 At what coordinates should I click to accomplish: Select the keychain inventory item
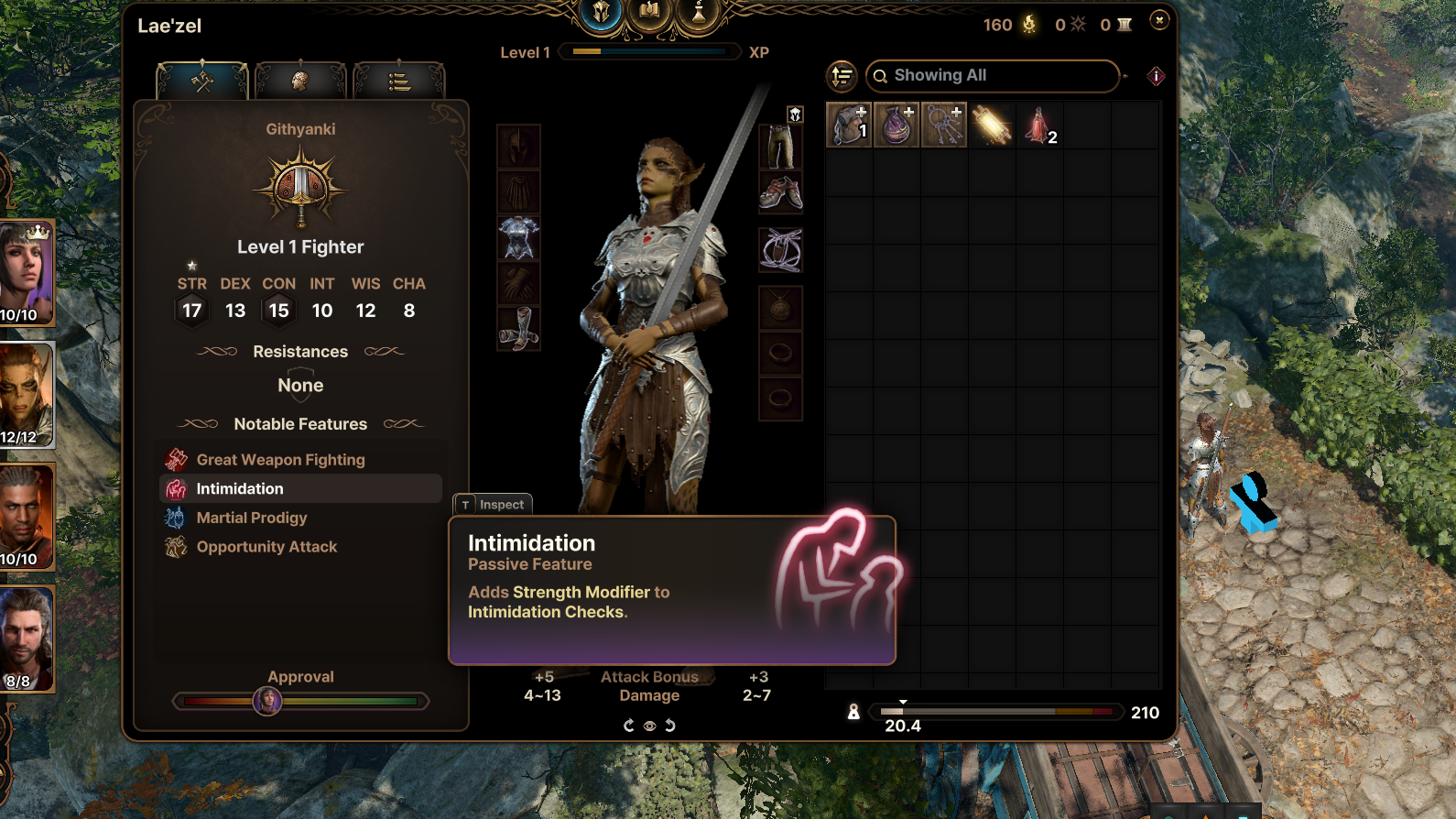point(944,125)
